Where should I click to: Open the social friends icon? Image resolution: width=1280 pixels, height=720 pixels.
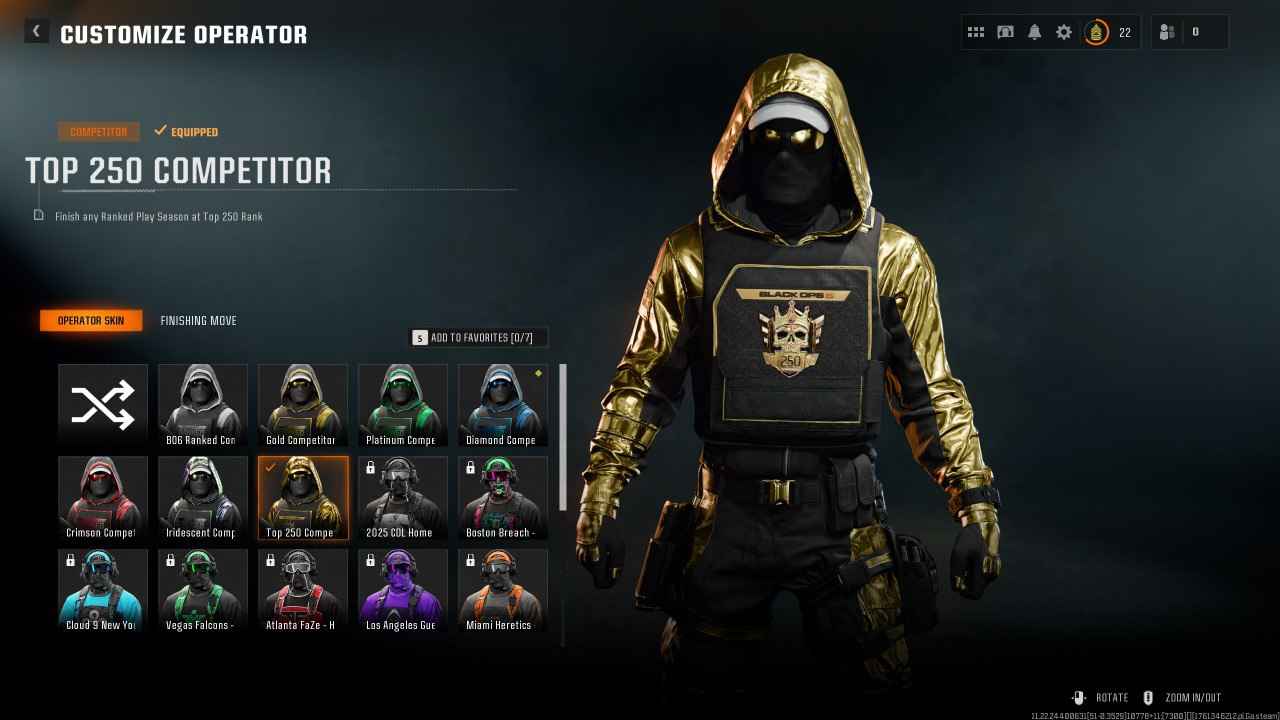(x=1166, y=31)
